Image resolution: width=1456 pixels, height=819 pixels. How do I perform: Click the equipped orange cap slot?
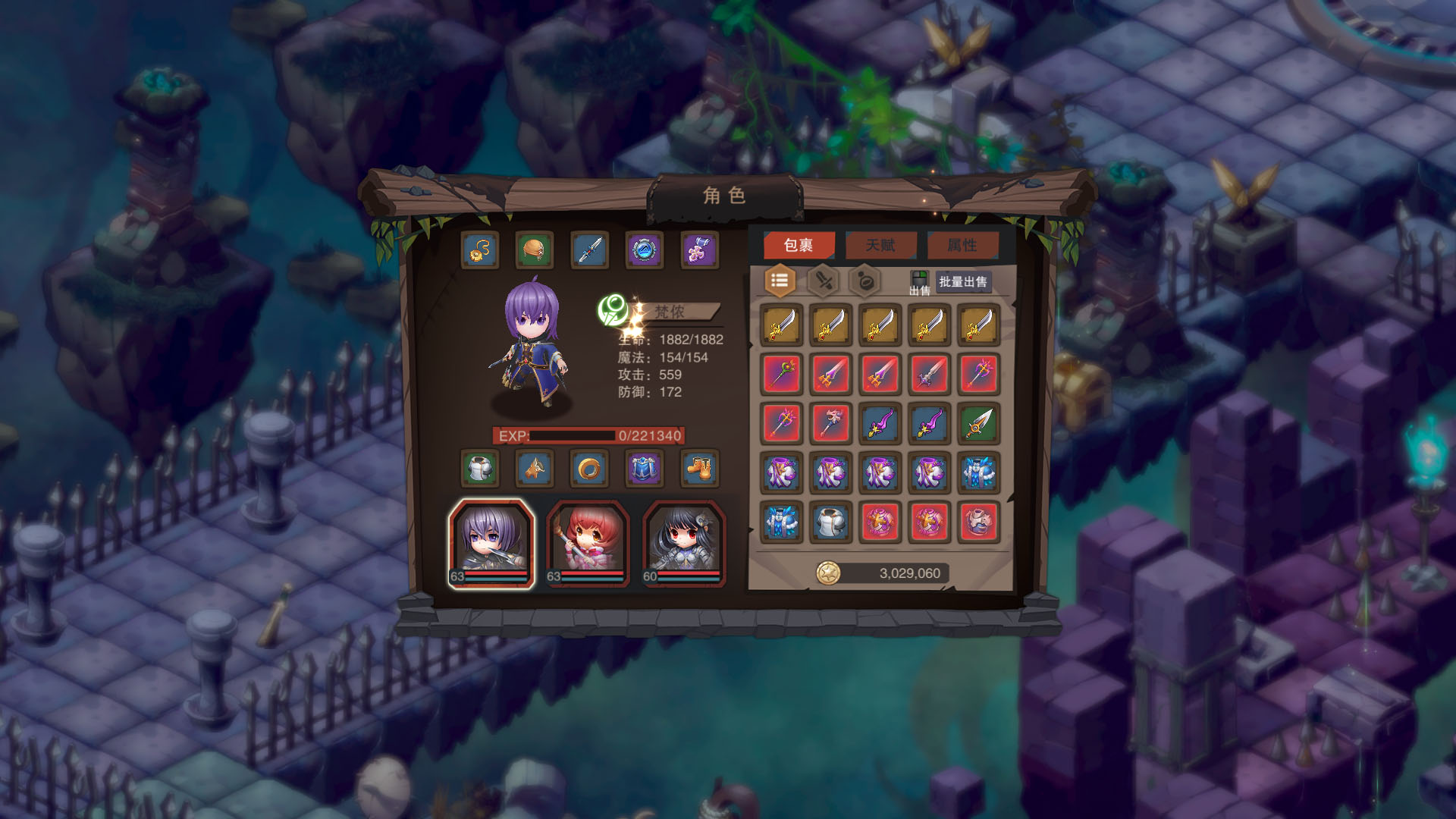tap(535, 250)
